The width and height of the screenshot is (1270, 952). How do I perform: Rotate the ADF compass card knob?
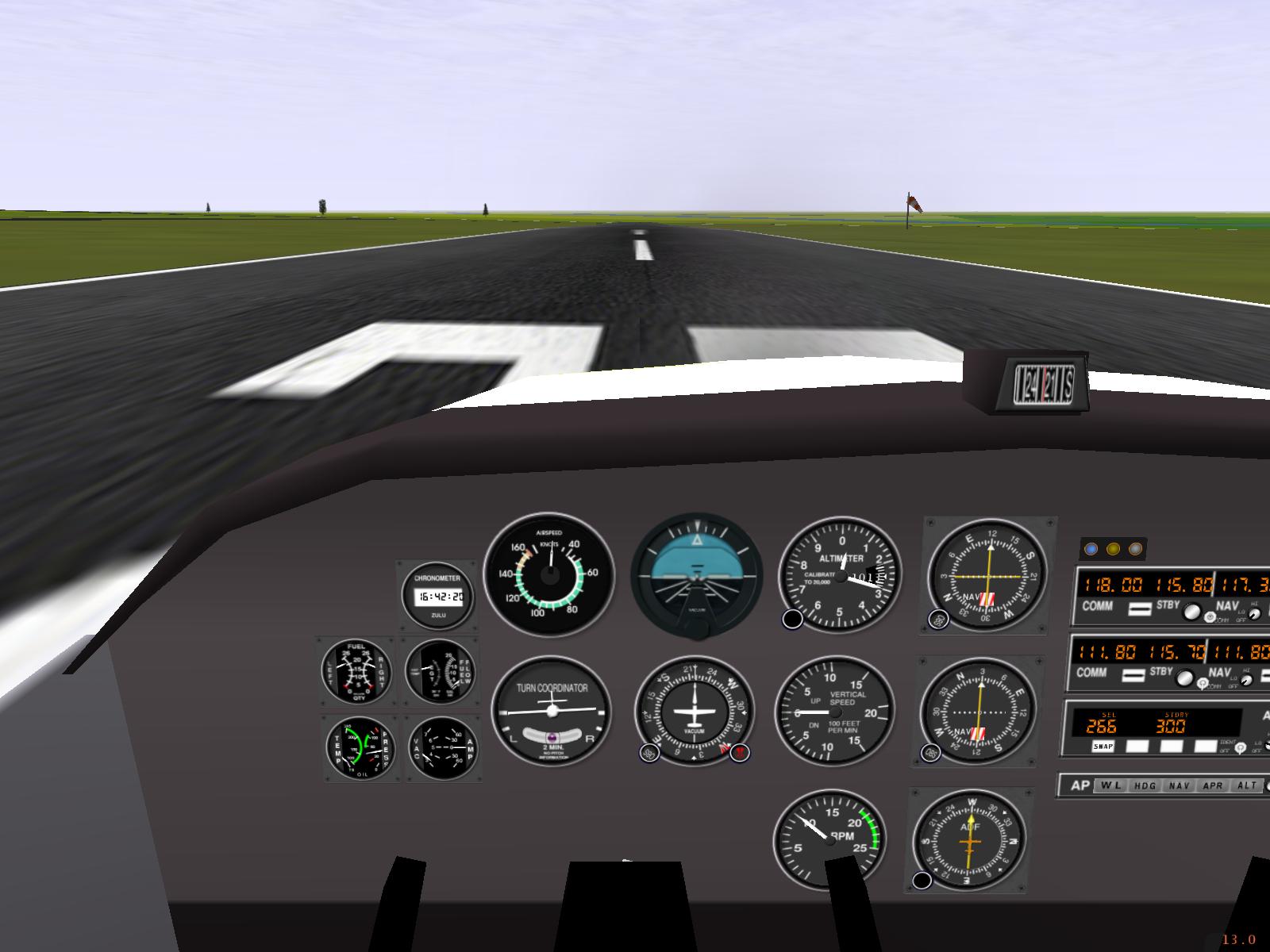coord(922,880)
